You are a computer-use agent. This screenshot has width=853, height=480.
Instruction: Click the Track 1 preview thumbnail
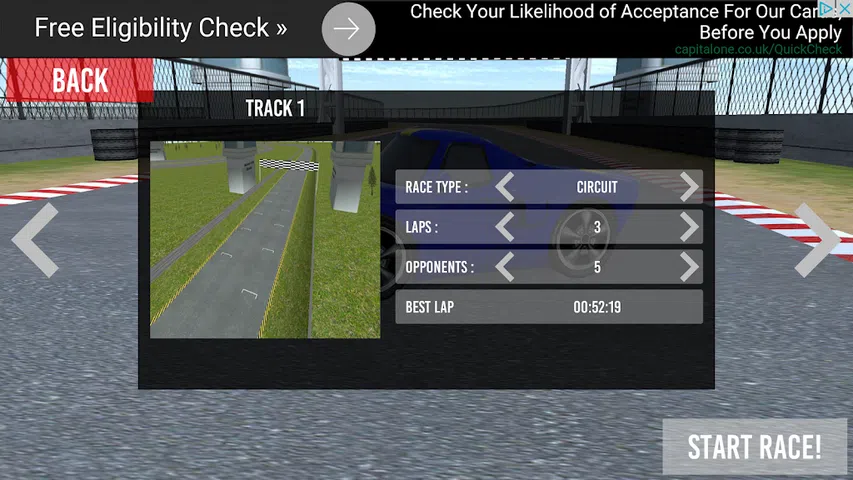click(x=265, y=239)
